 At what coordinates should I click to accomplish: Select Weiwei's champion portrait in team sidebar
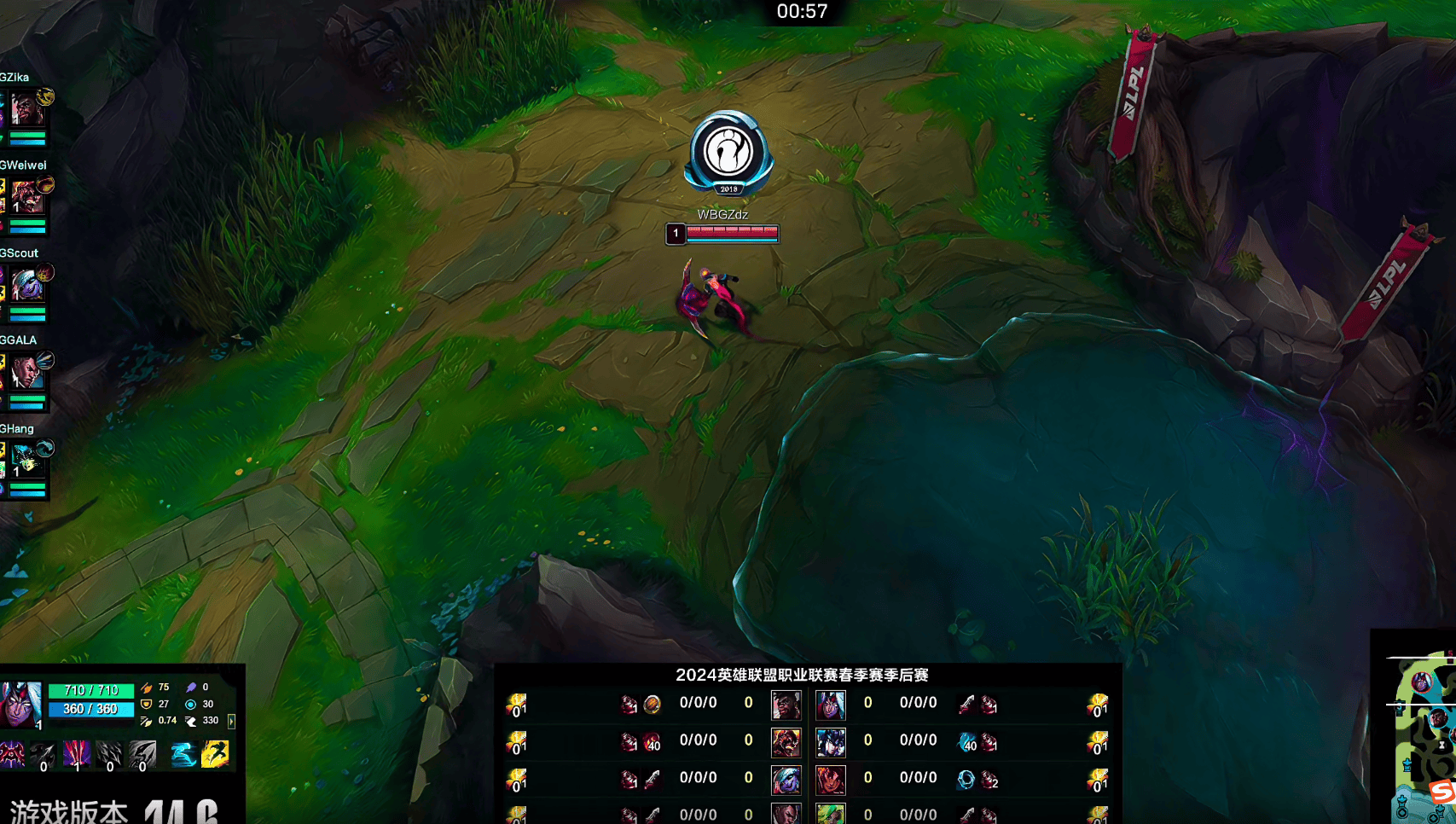26,198
